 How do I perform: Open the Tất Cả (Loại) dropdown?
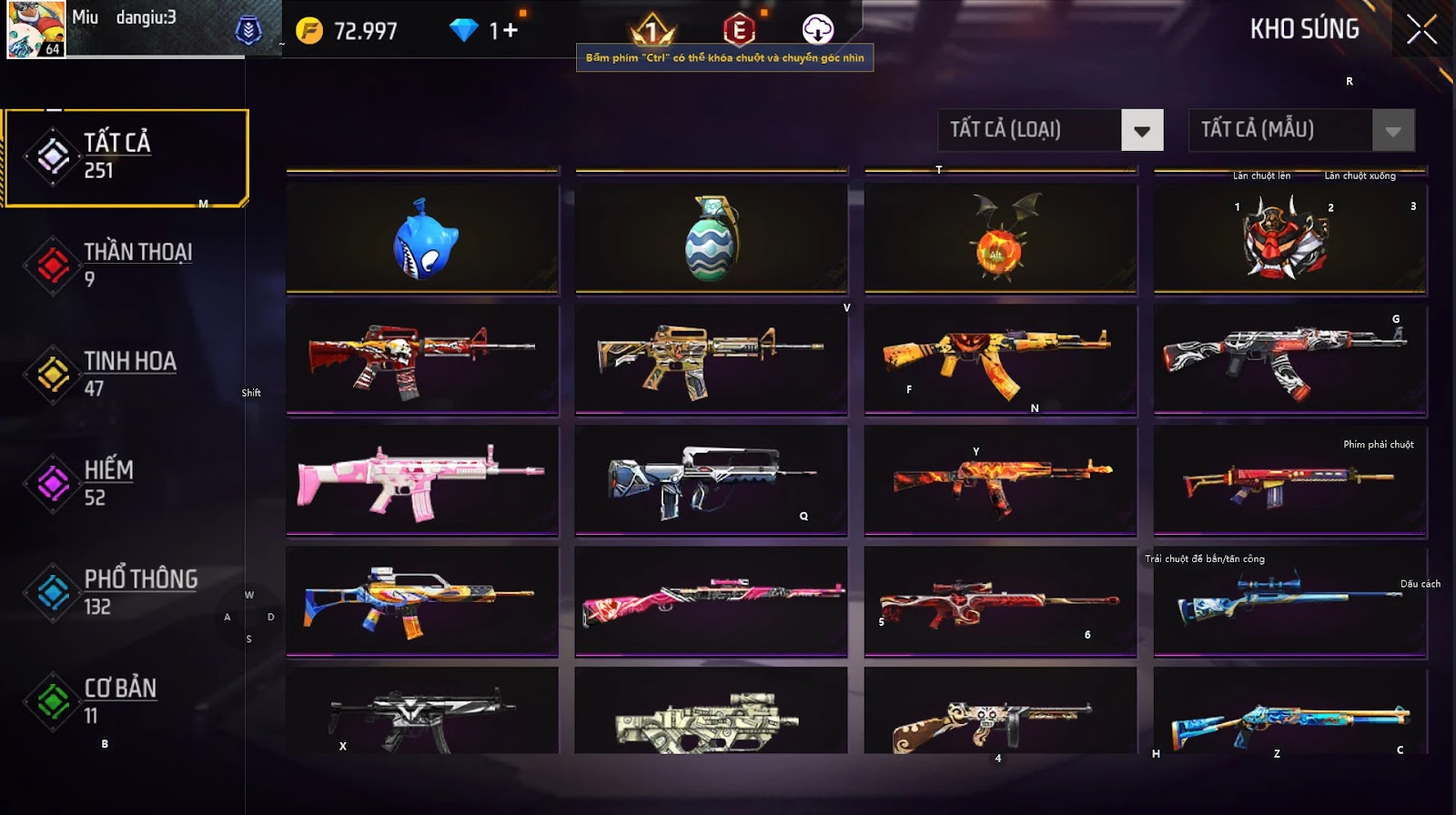[x=1142, y=130]
